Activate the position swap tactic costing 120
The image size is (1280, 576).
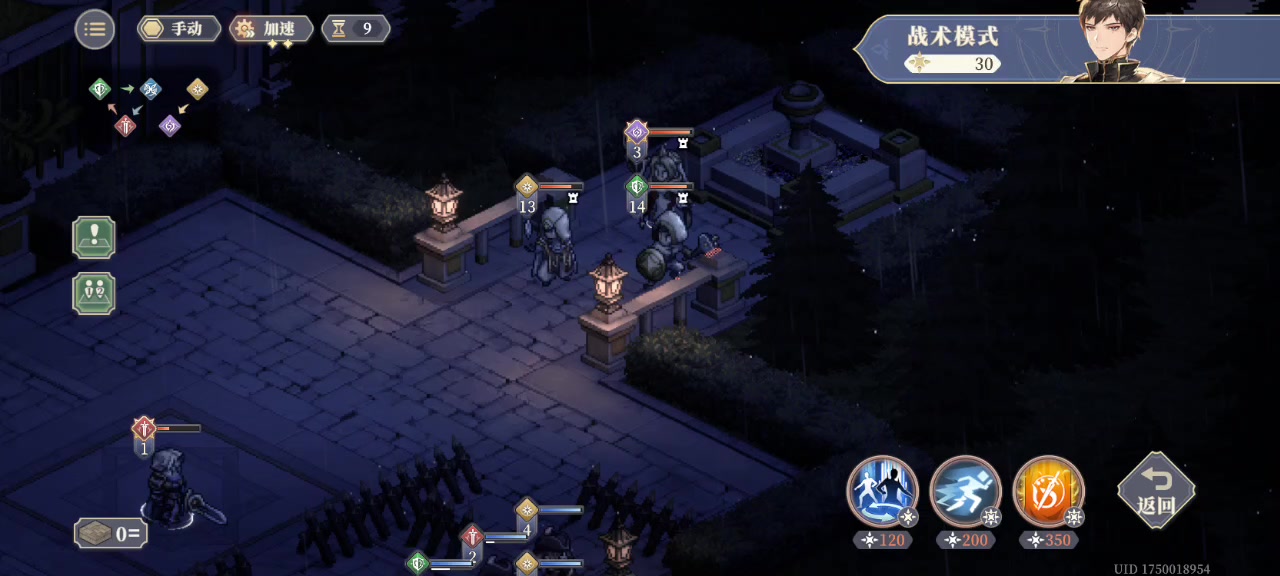tap(882, 492)
